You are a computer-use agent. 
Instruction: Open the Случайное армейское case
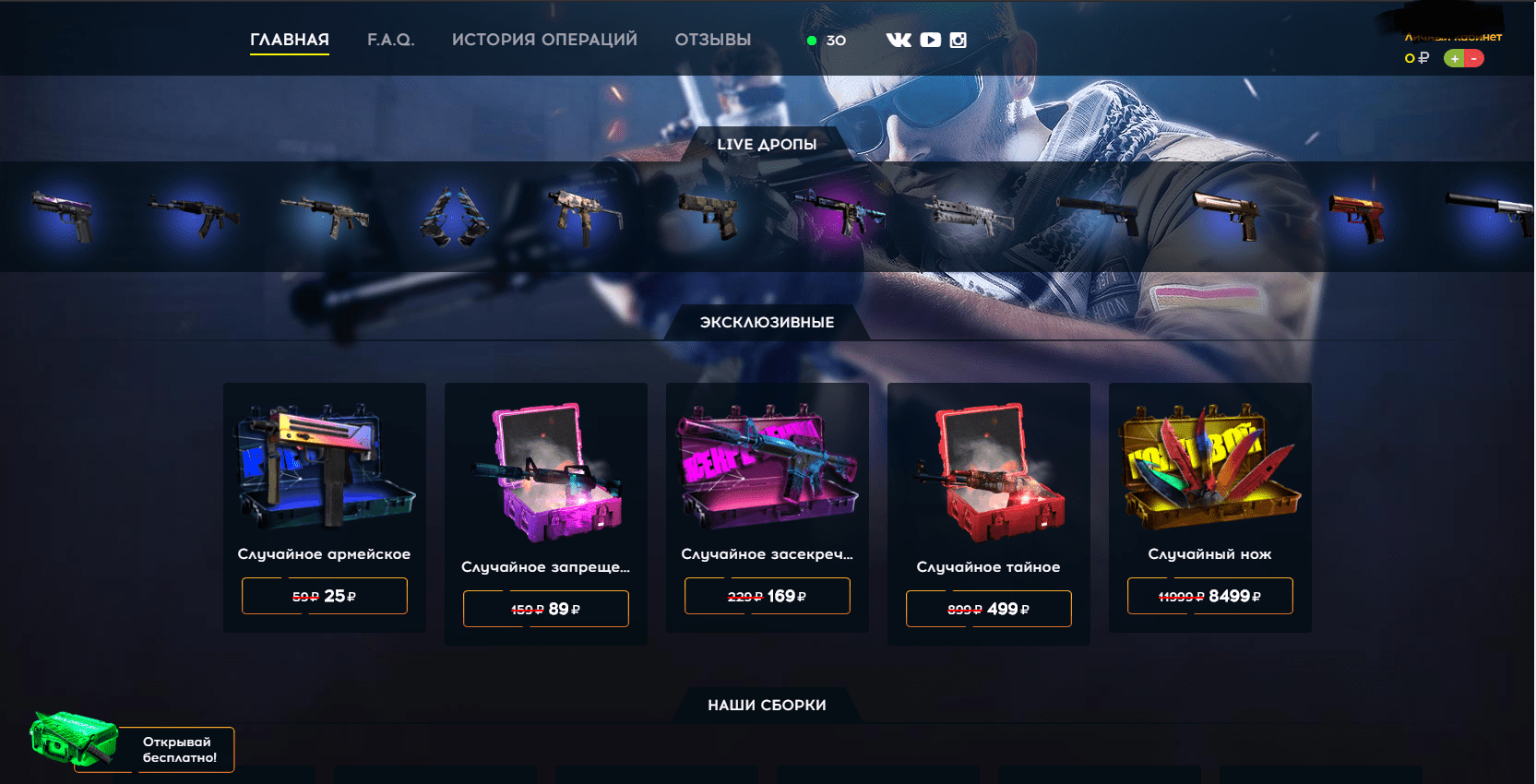[324, 466]
